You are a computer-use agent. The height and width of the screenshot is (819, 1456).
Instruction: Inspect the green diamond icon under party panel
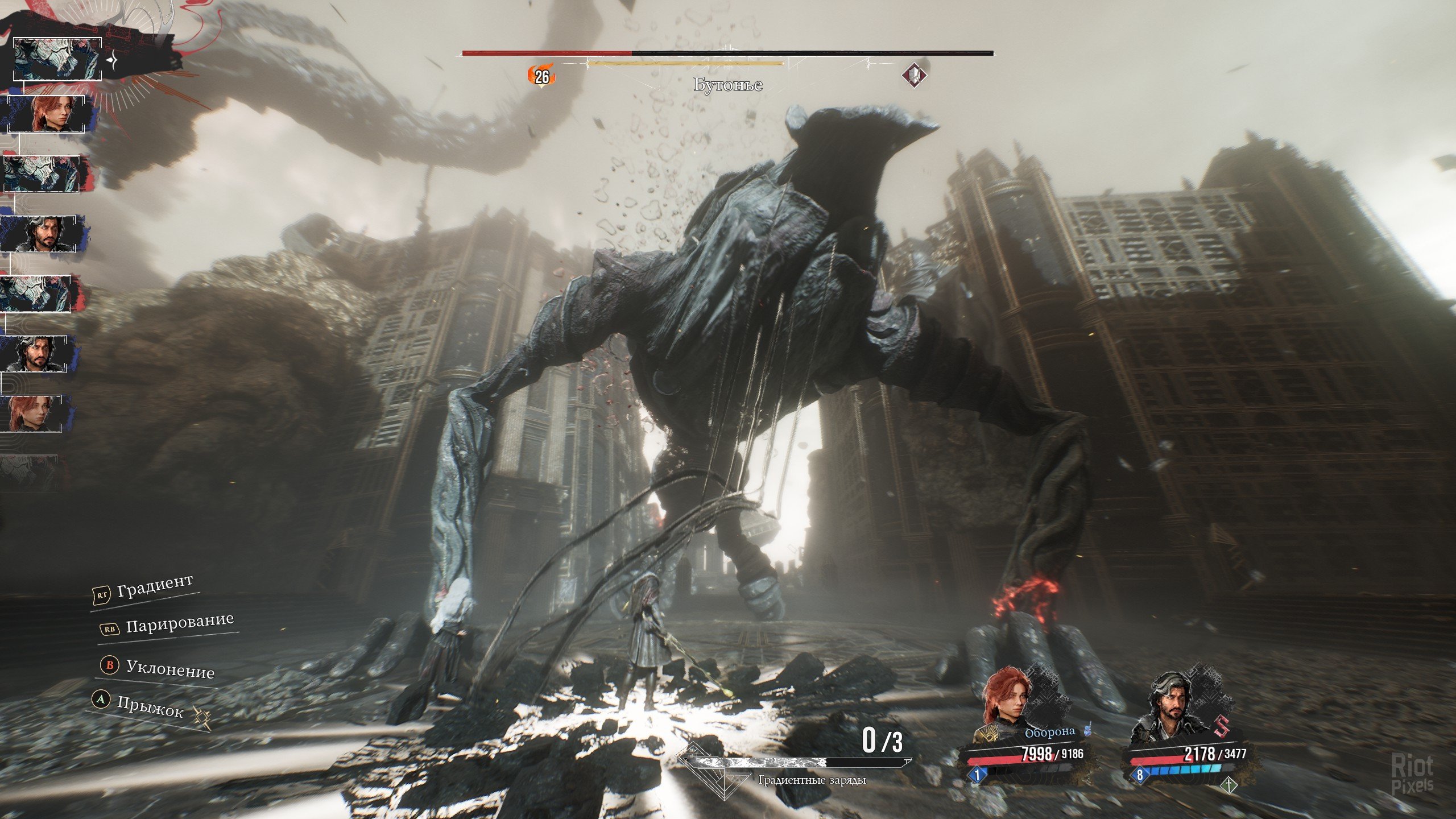click(1228, 786)
